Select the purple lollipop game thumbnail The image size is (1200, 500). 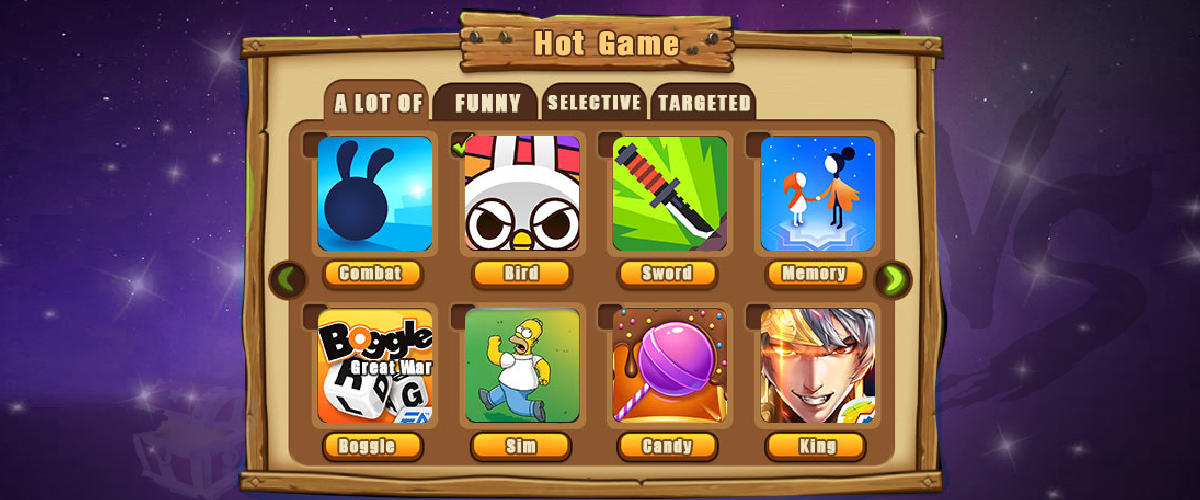pyautogui.click(x=669, y=366)
